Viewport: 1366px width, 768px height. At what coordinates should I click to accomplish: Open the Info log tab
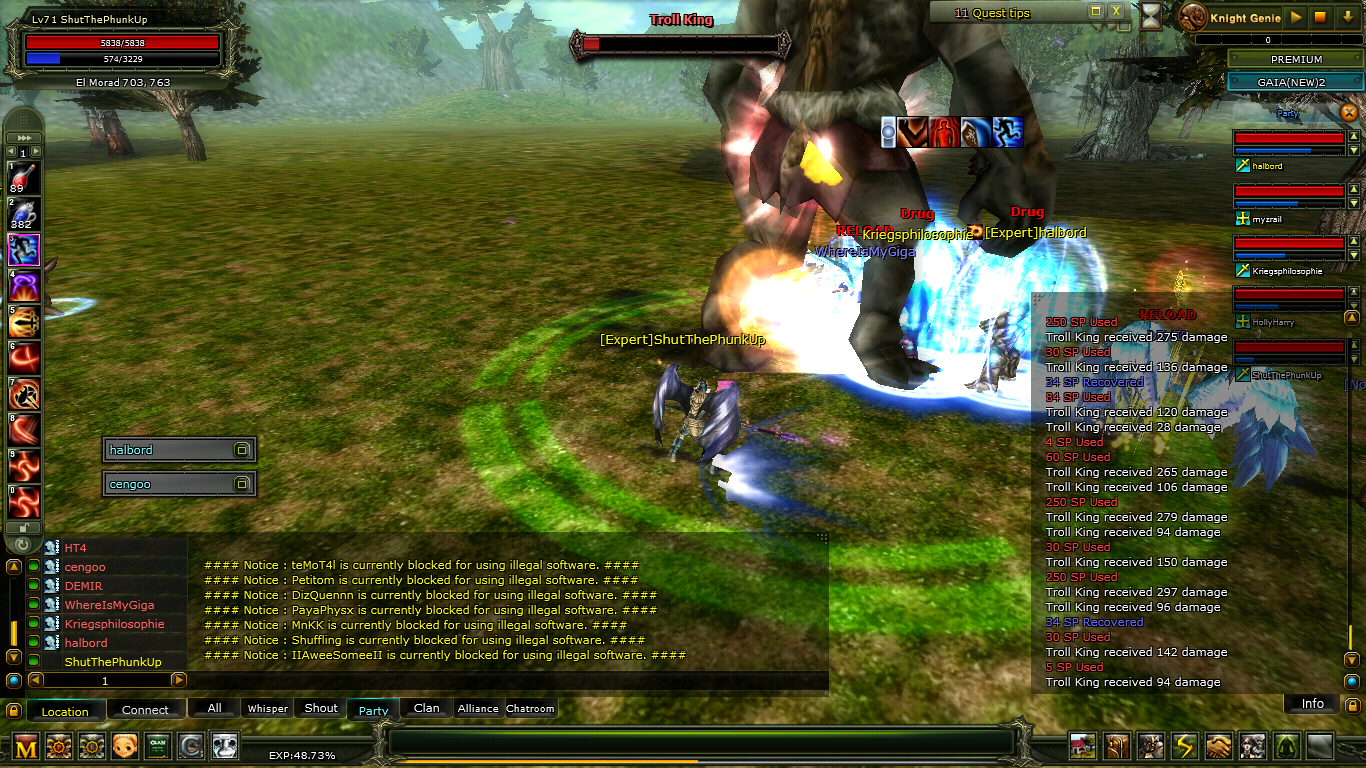1313,704
